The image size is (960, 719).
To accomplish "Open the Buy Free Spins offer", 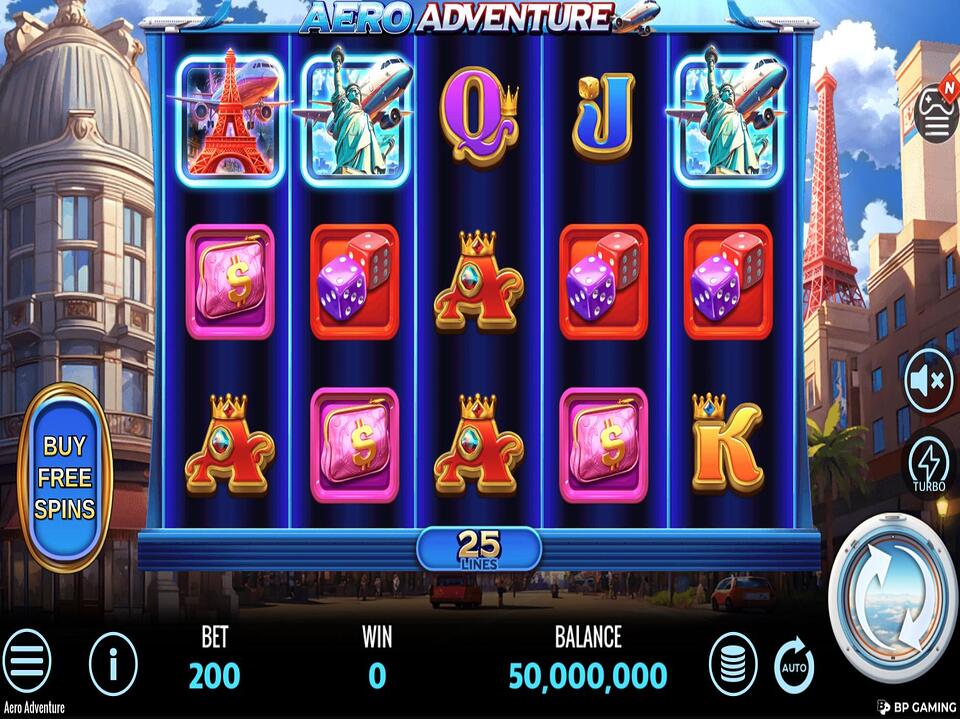I will [65, 477].
